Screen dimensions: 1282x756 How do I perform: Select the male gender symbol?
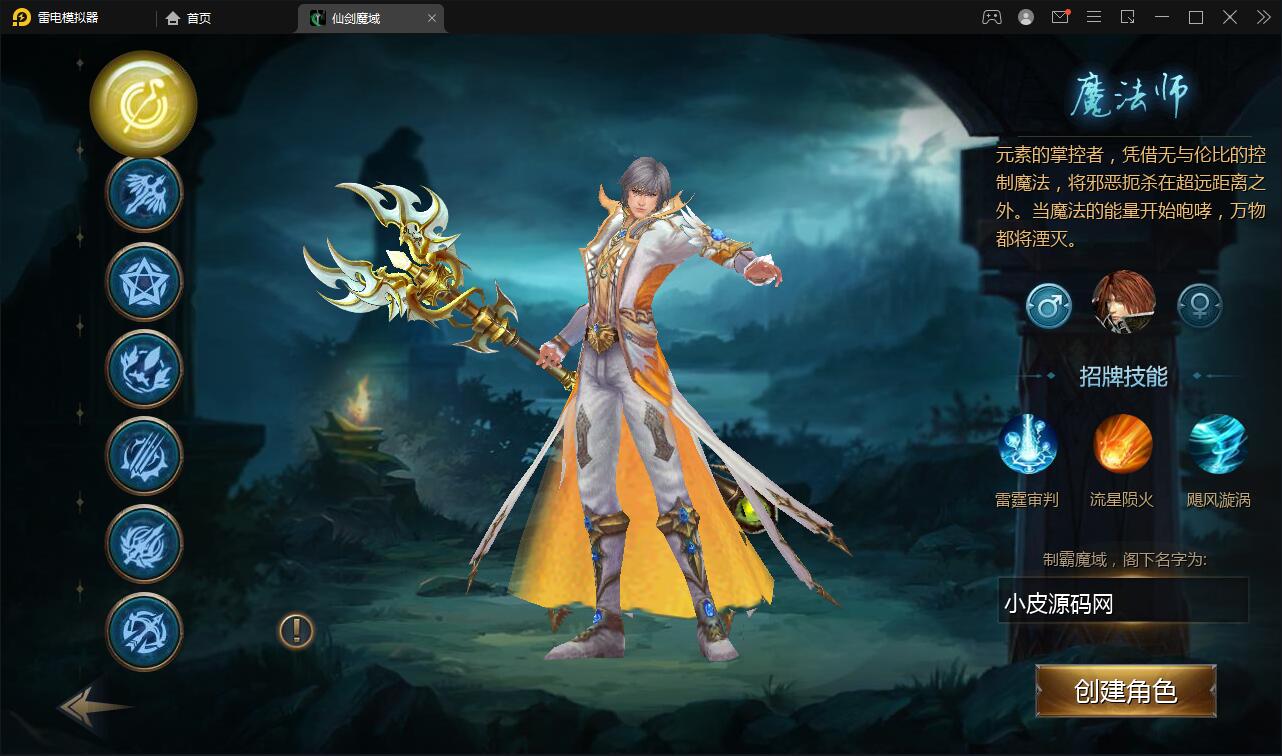coord(1047,305)
